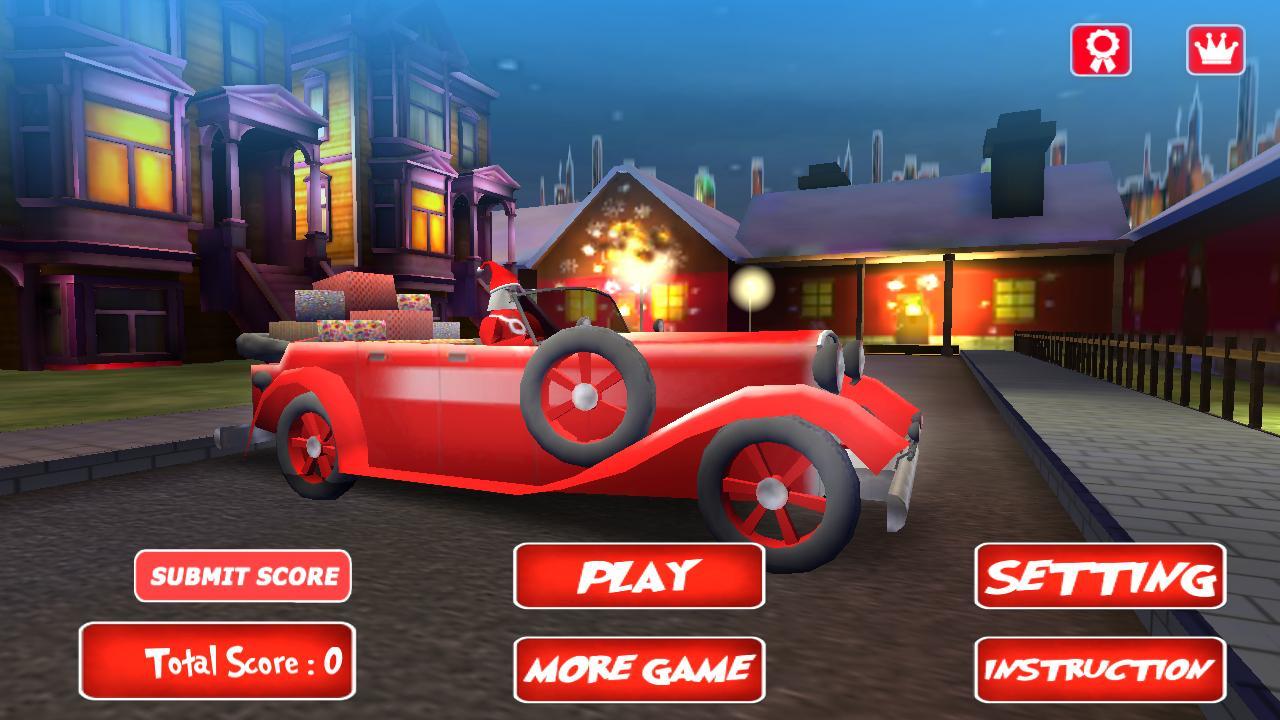
Task: Tap the Santa driver in the car
Action: (x=503, y=305)
